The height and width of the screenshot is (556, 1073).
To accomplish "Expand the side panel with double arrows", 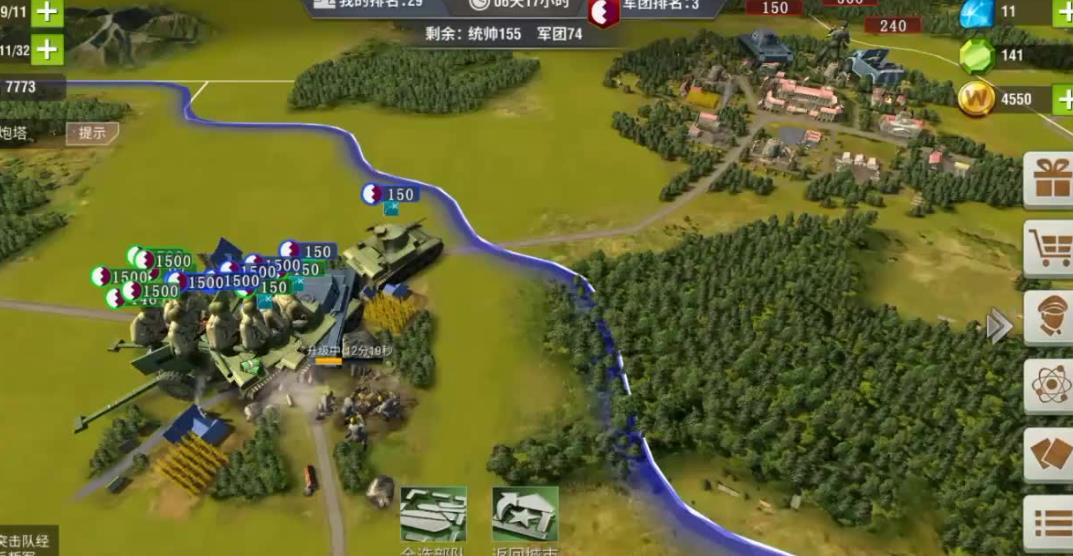I will tap(999, 326).
